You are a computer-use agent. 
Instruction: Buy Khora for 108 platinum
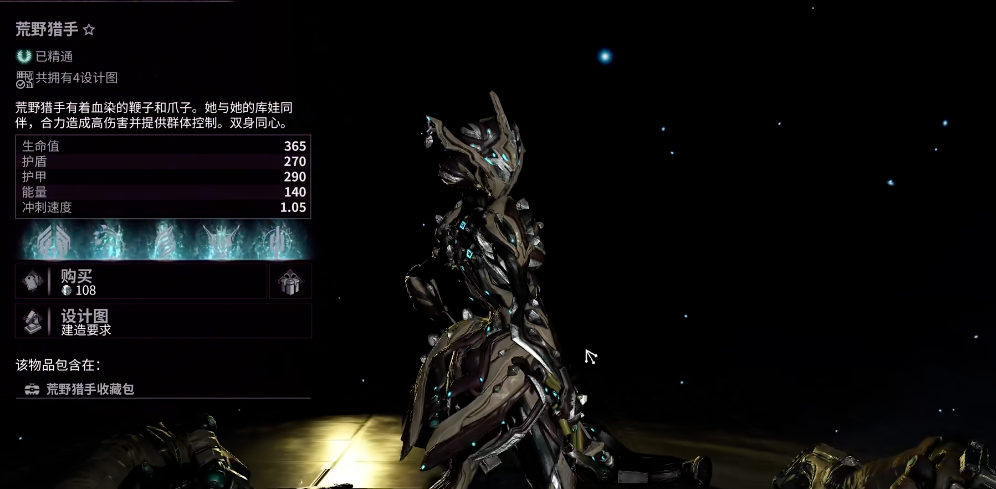click(x=140, y=282)
